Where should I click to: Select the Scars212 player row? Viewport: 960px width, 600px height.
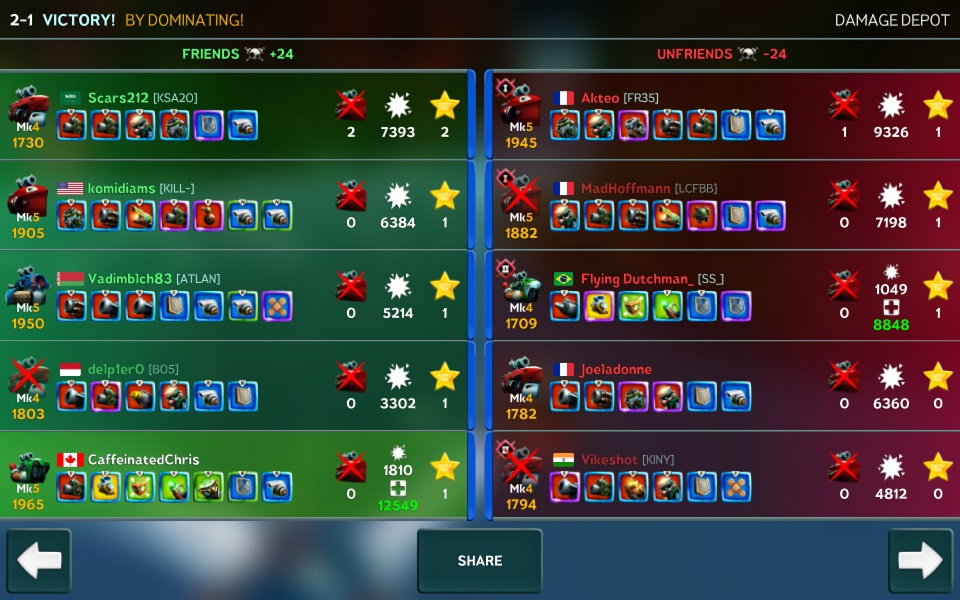pos(235,115)
